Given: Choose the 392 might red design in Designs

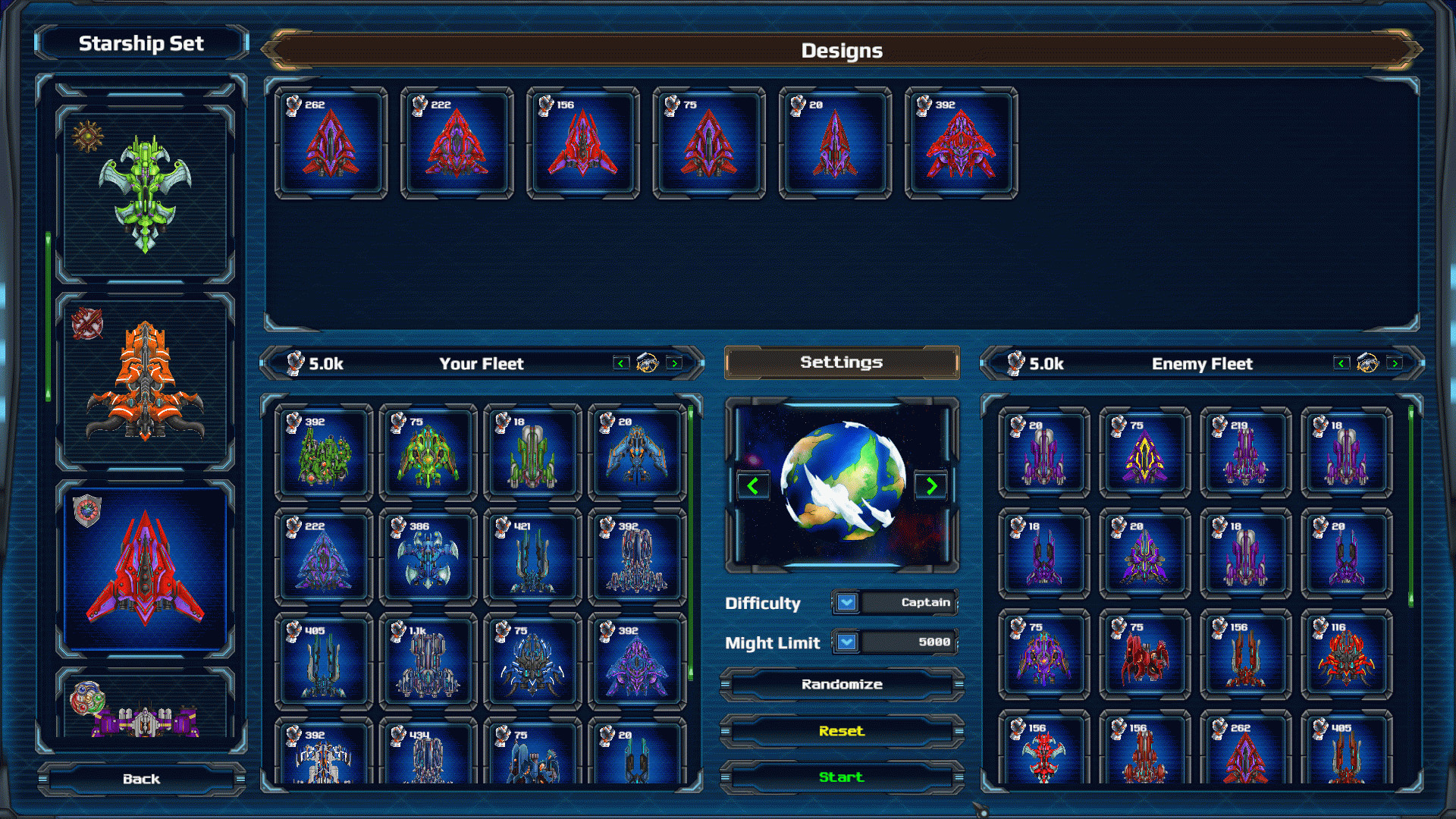Looking at the screenshot, I should 961,143.
